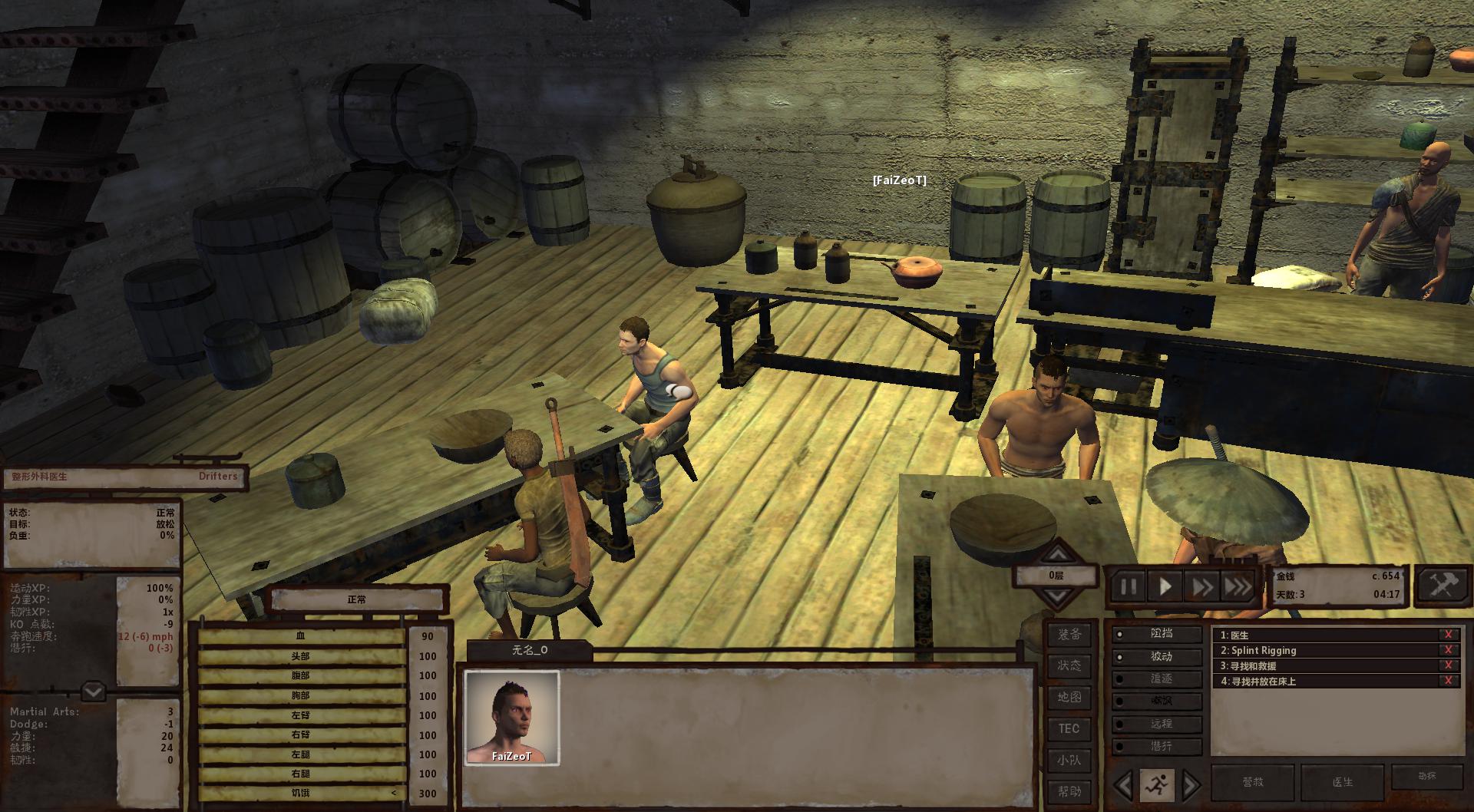Open the TEC research panel
Viewport: 1474px width, 812px height.
point(1069,728)
